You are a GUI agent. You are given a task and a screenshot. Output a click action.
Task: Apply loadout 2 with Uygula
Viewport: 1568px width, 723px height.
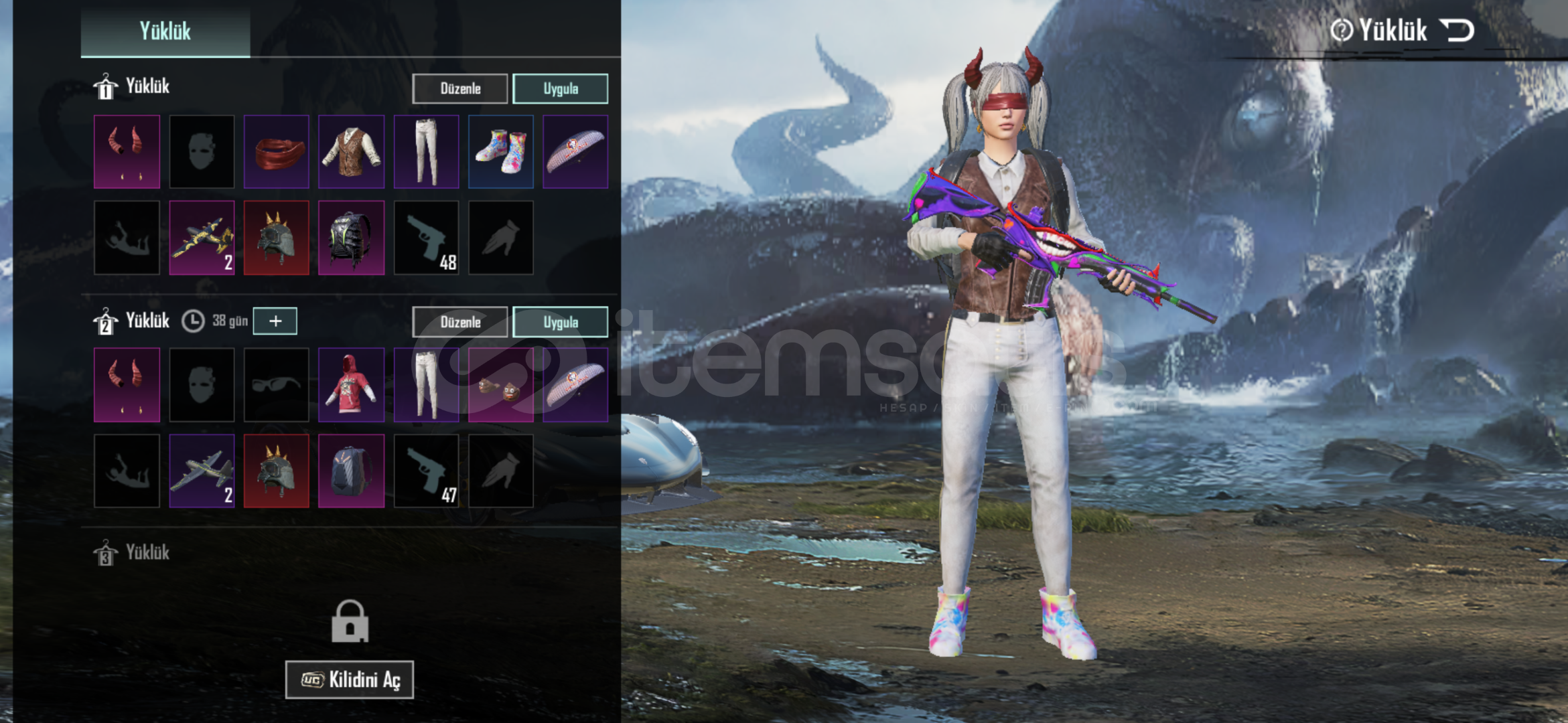[560, 322]
